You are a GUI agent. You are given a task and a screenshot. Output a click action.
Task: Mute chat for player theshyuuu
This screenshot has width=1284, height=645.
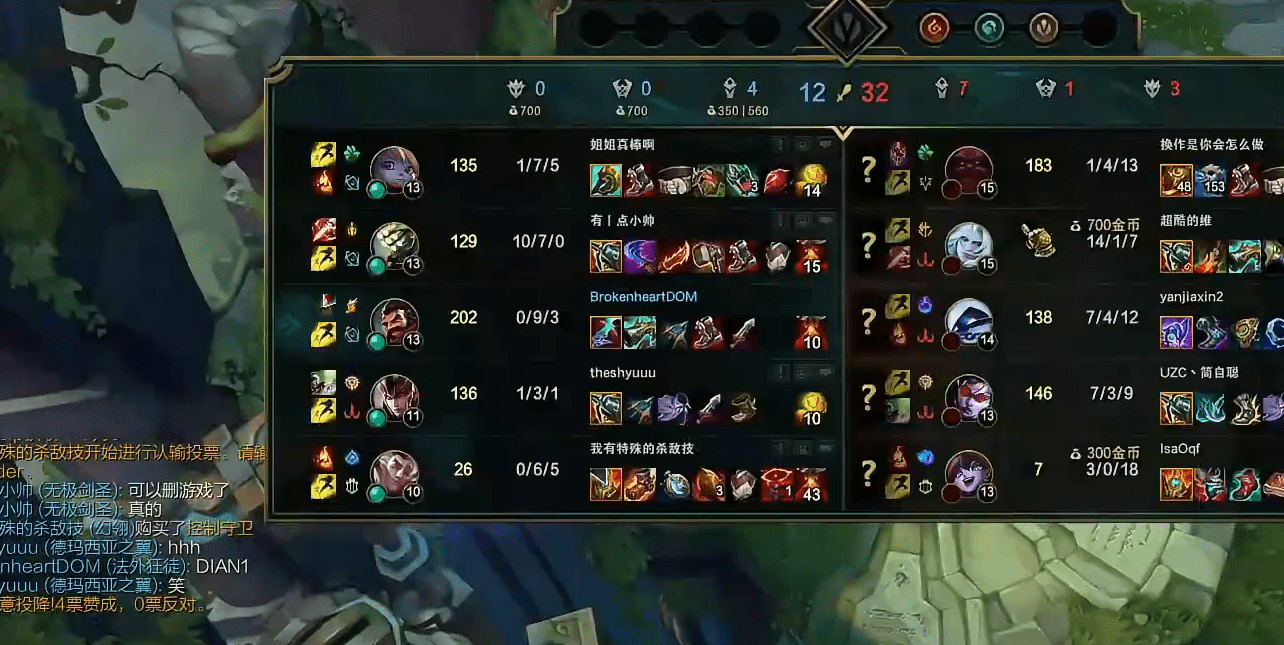825,373
